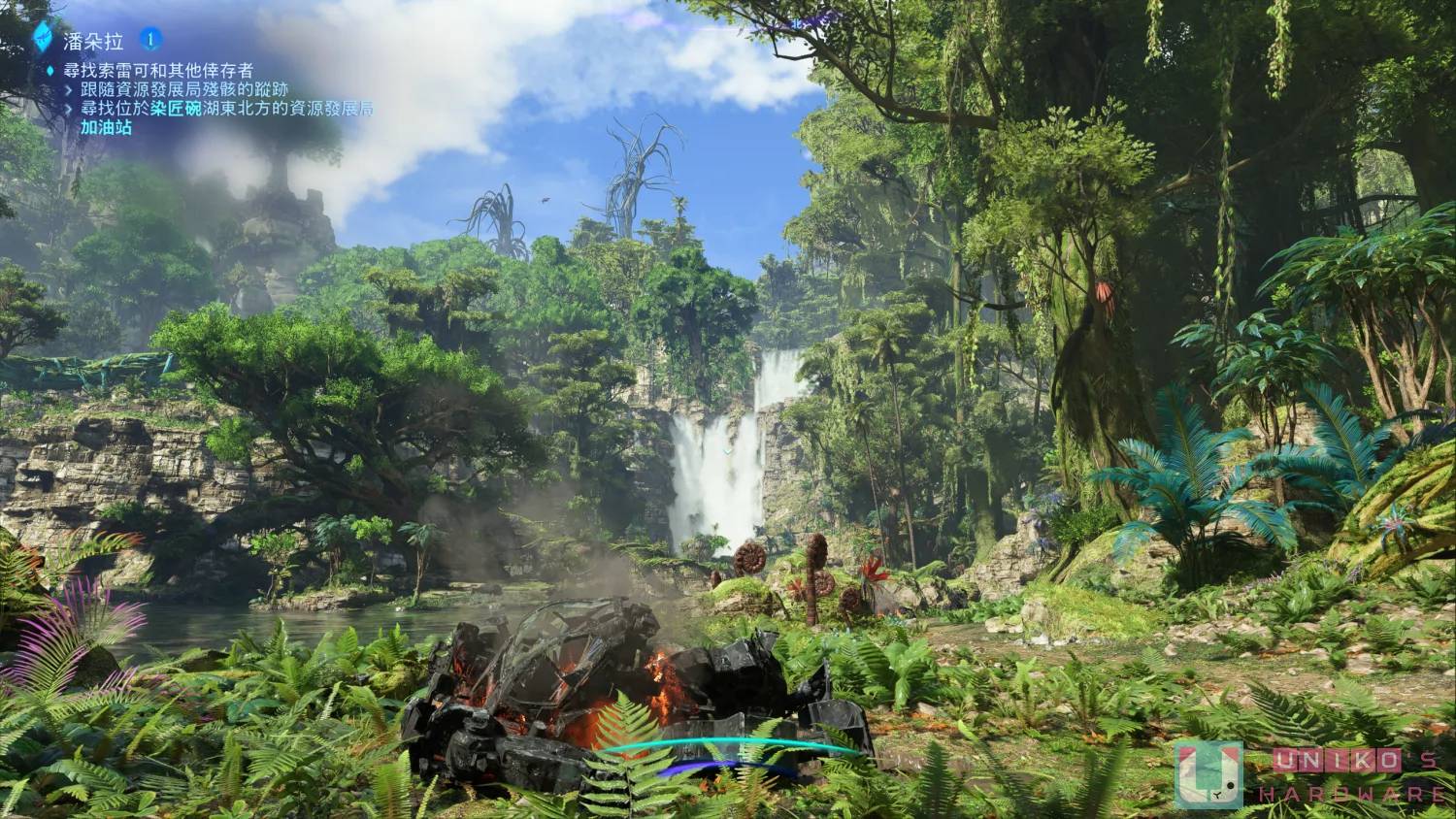Click the Pandora diamond quest emblem
1456x819 pixels.
(42, 37)
